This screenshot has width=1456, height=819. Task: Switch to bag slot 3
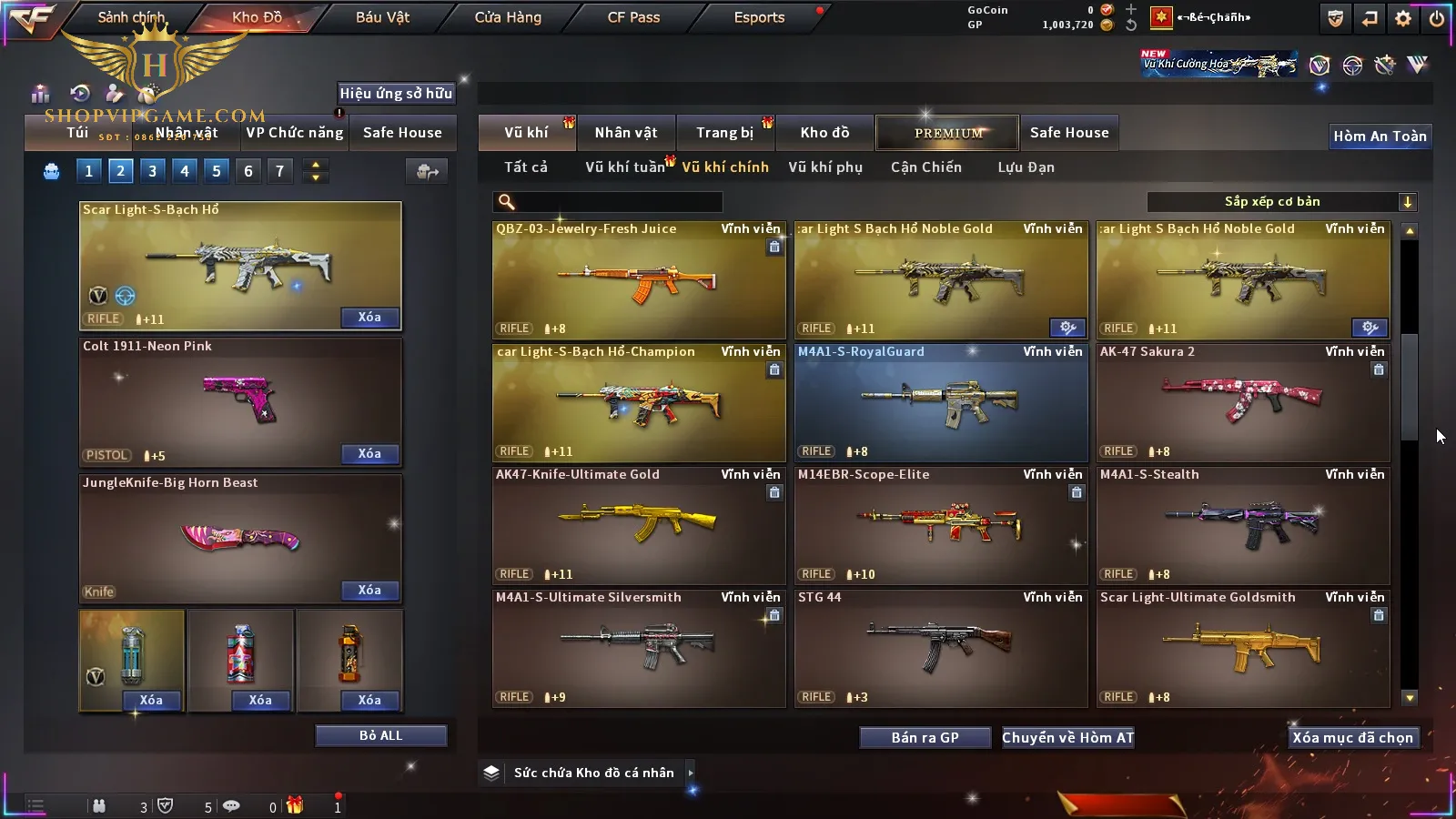click(x=152, y=170)
